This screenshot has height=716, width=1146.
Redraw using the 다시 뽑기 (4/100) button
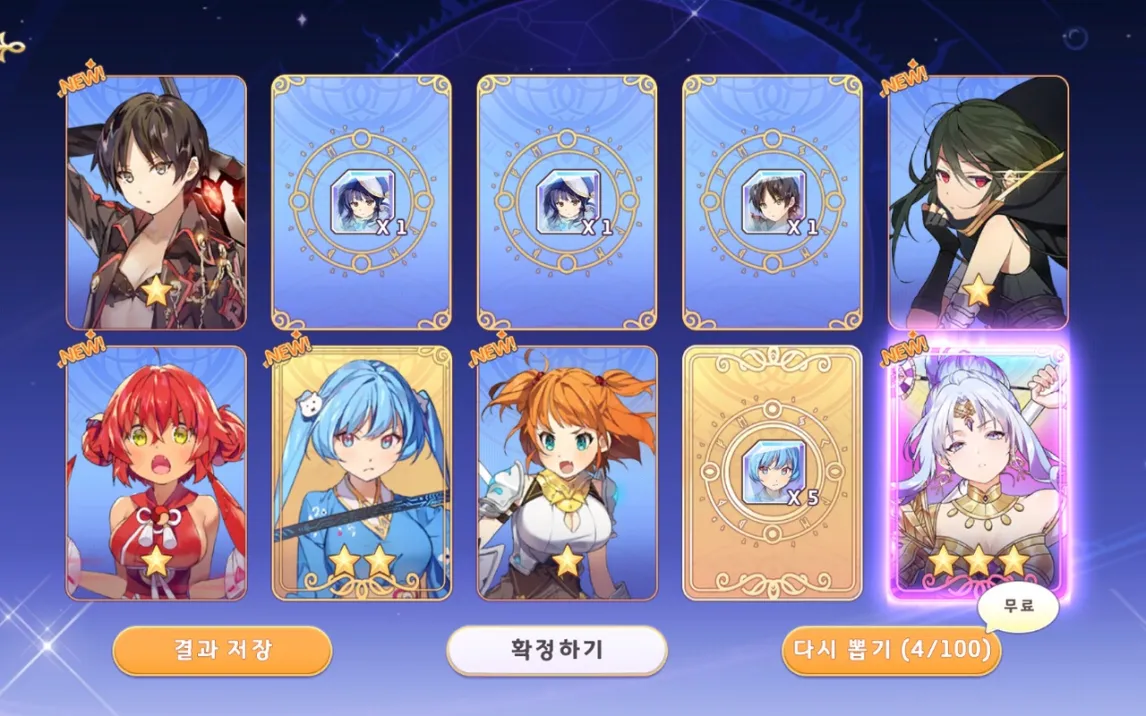[x=890, y=650]
